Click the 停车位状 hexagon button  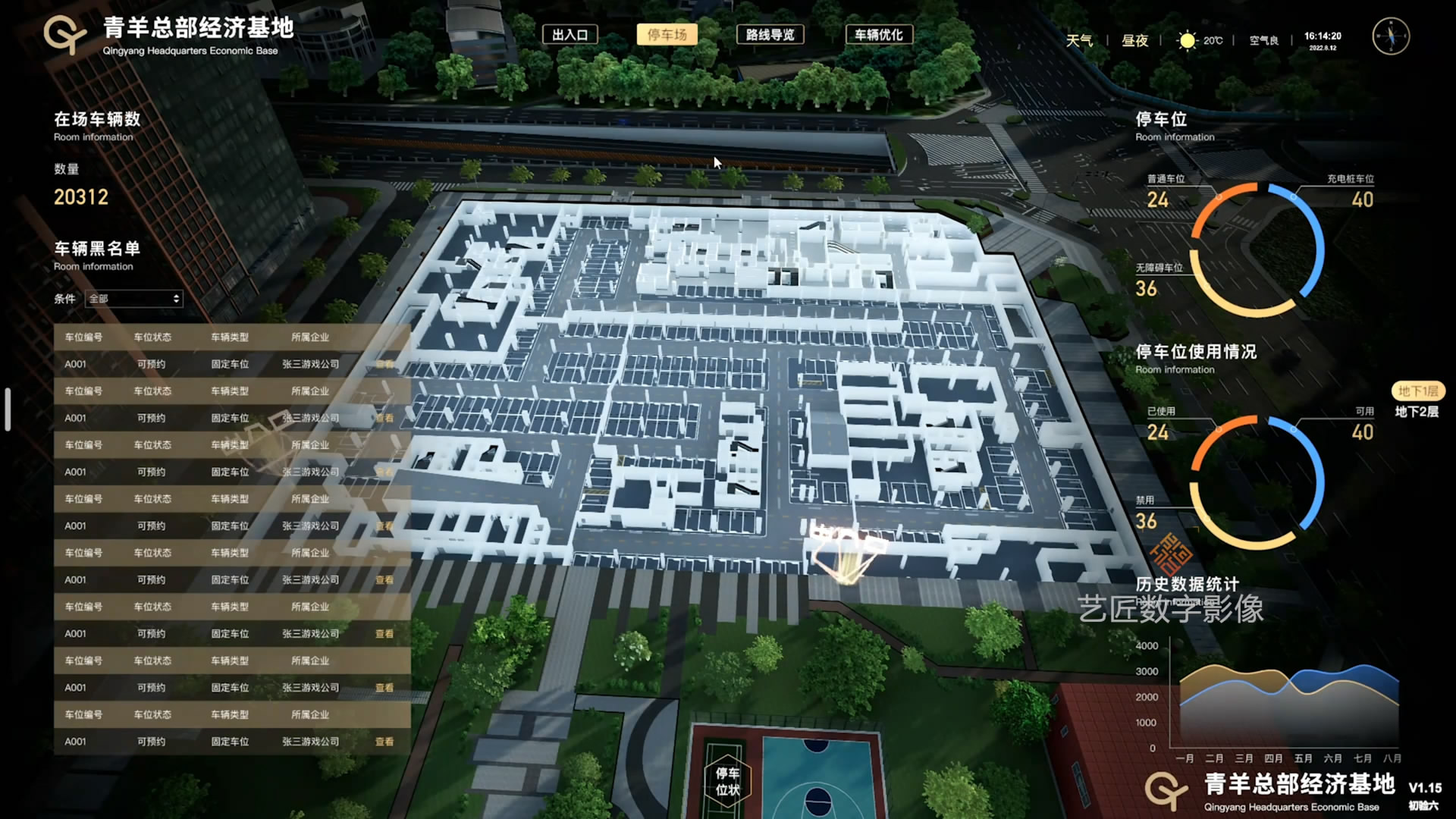[x=727, y=781]
